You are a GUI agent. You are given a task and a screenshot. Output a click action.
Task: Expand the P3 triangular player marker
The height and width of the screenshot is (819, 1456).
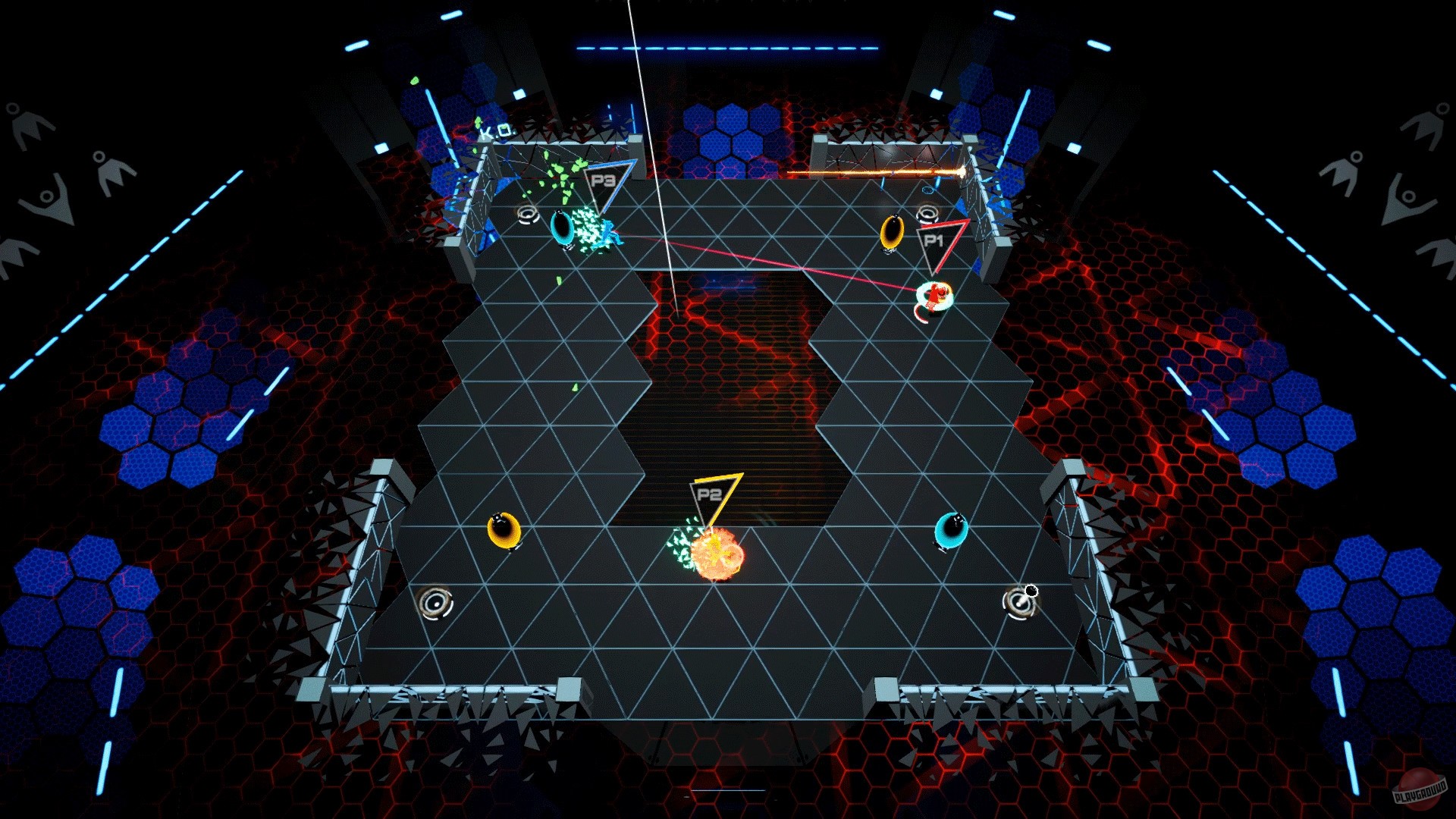604,180
